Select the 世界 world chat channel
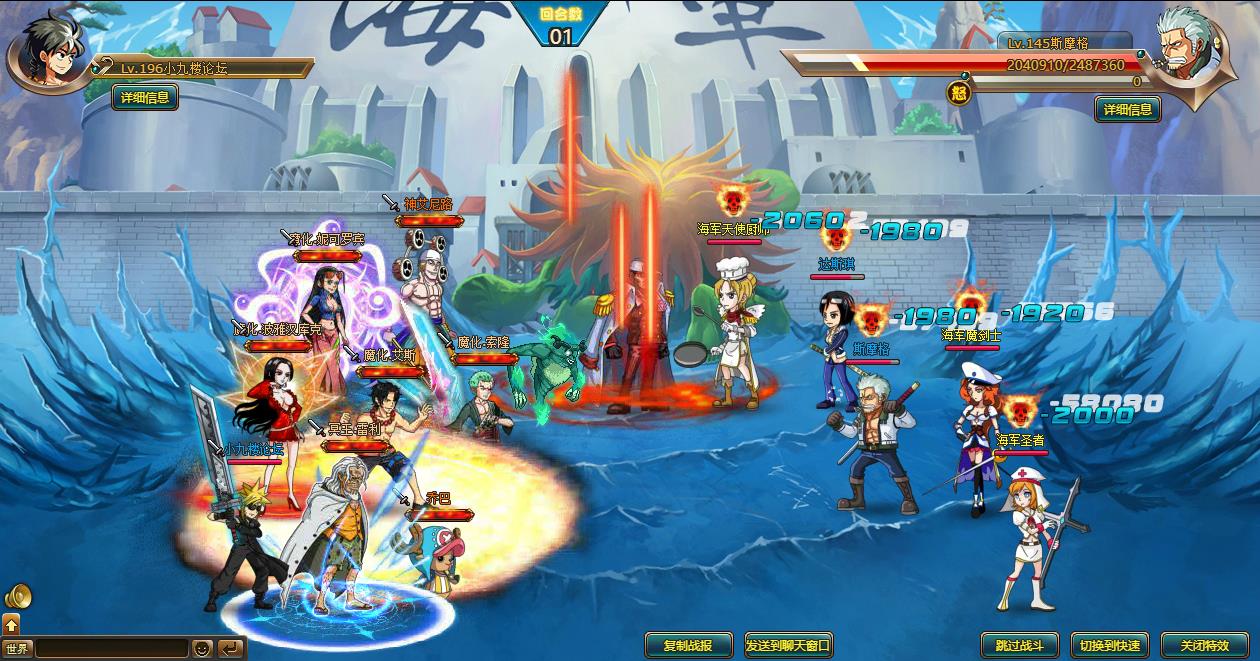 17,648
